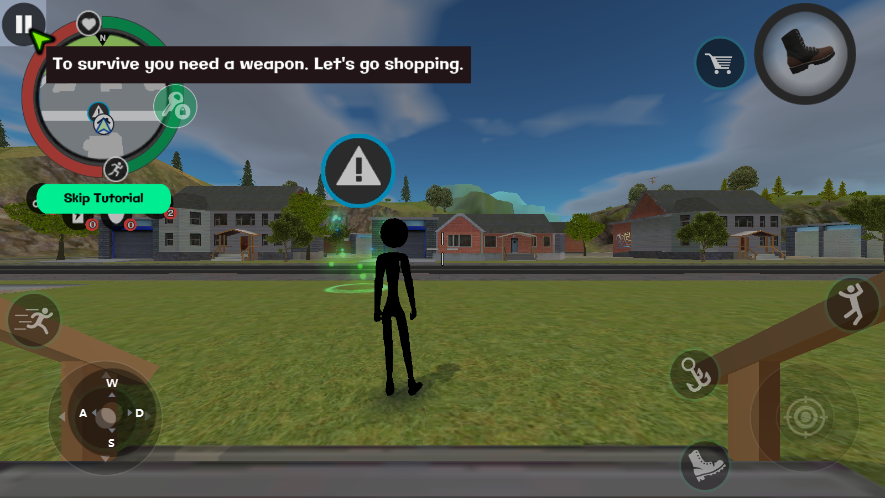Tap the running figure icon below minimap
Viewport: 885px width, 498px height.
coord(117,168)
